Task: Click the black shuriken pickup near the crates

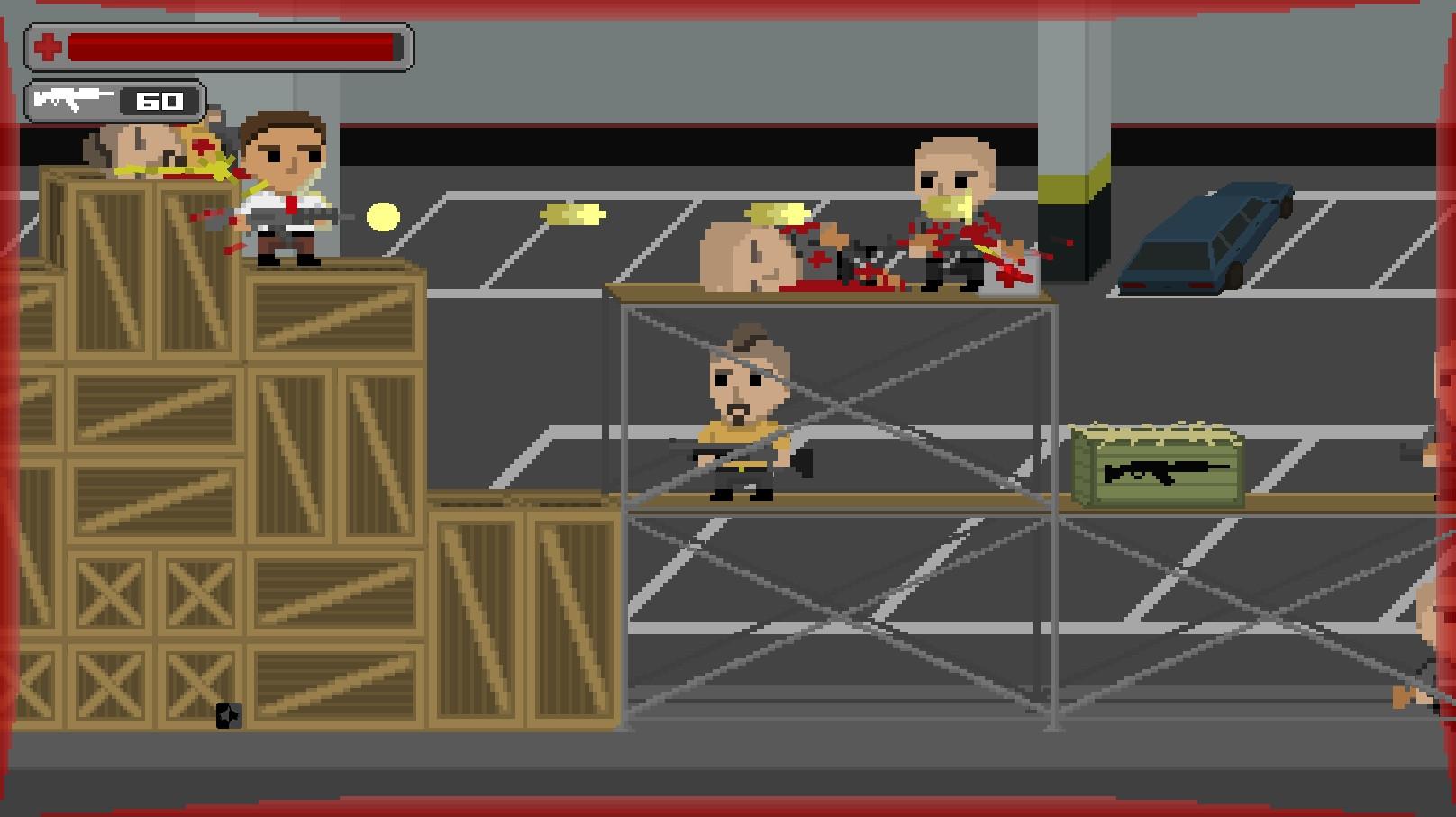Action: pyautogui.click(x=228, y=716)
